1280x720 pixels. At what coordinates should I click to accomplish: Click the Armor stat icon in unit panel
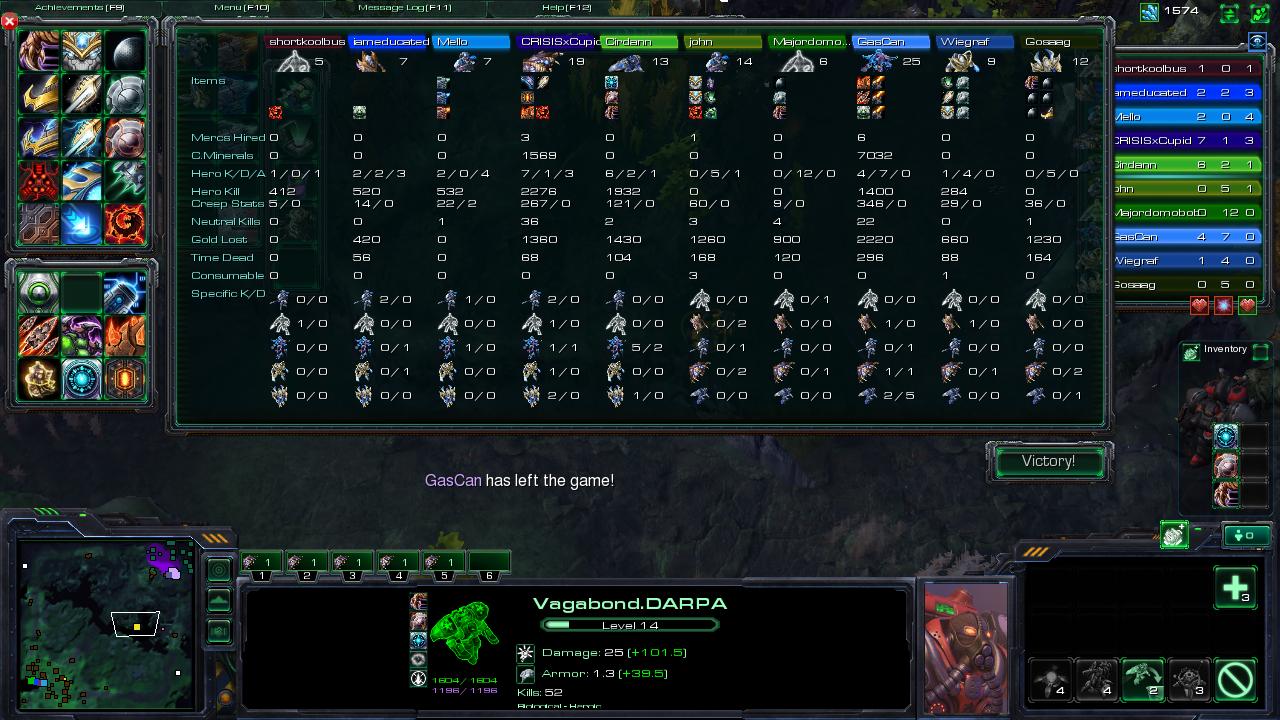tap(525, 673)
